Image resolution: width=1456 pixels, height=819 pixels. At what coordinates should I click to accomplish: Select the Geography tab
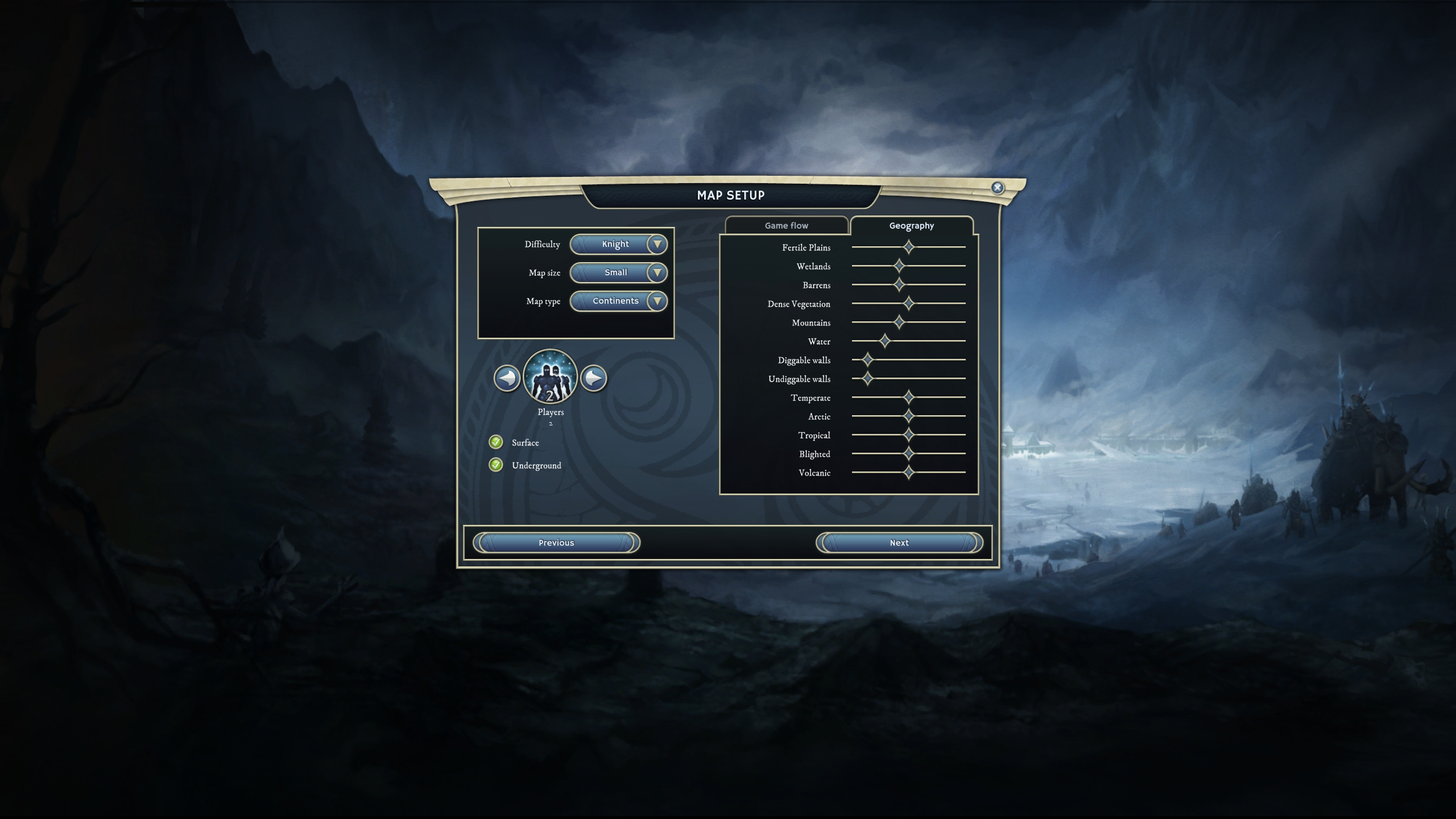pos(911,226)
